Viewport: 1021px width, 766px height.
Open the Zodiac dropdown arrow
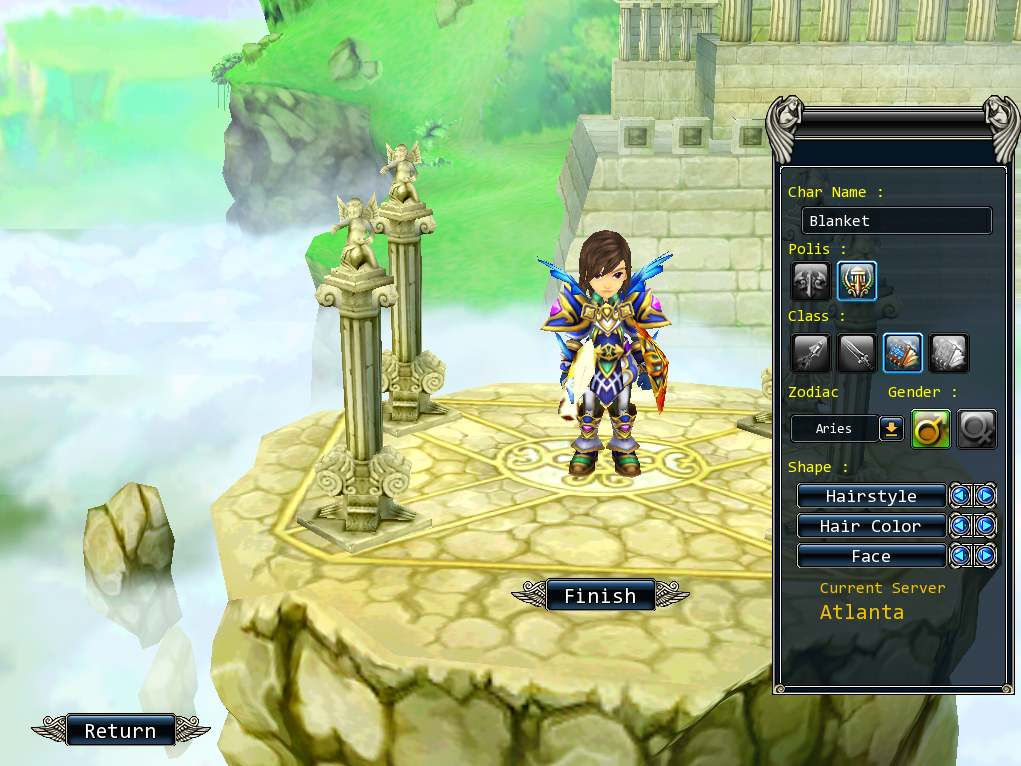coord(891,429)
